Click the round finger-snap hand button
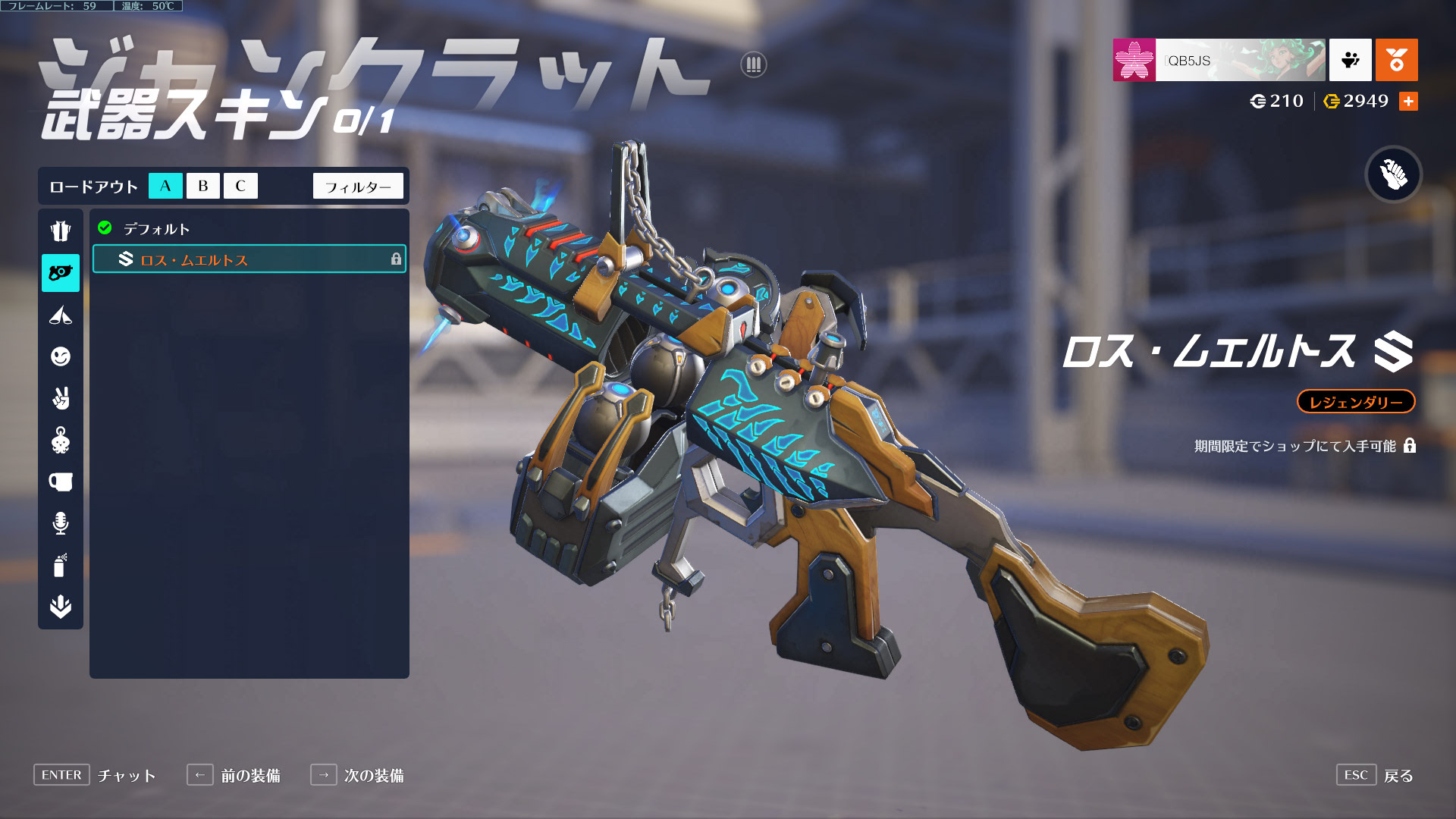Screen dimensions: 1456x819 click(x=1393, y=174)
